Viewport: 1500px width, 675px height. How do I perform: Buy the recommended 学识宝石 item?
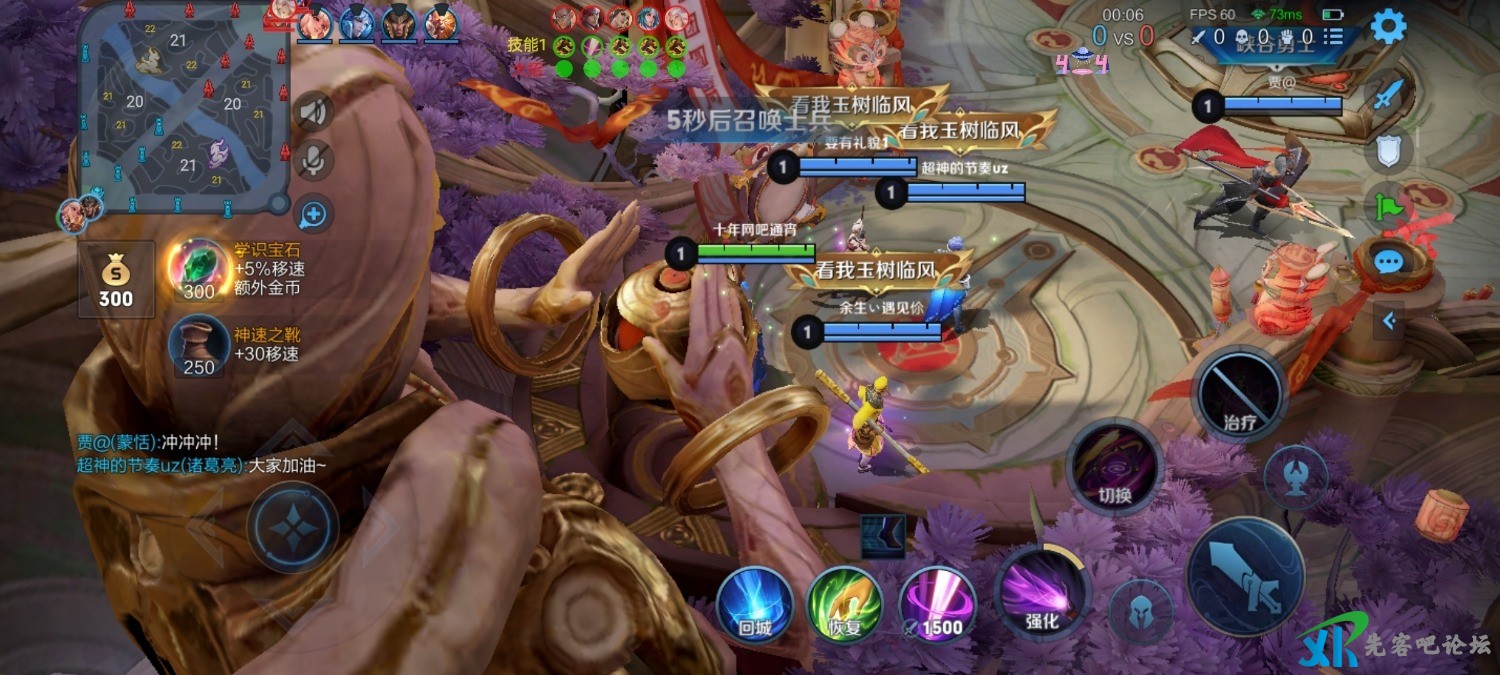[x=199, y=270]
